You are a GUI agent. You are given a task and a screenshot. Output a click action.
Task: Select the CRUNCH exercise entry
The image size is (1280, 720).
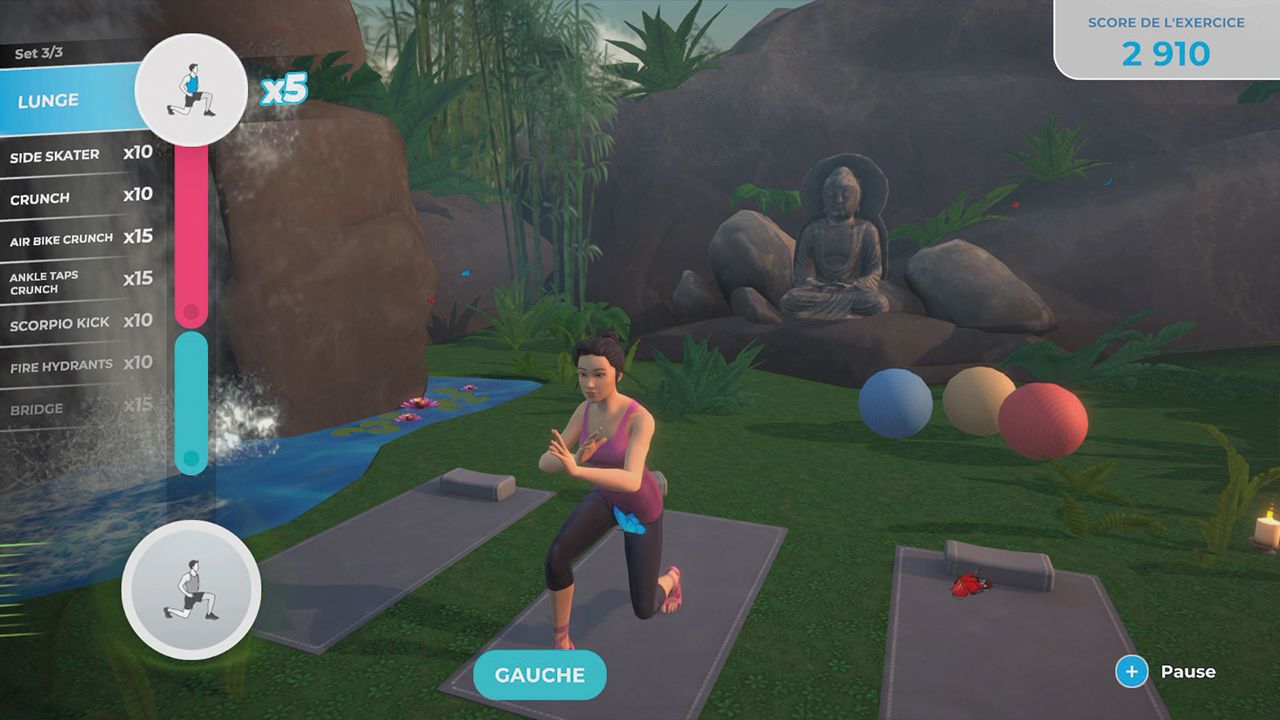60,197
